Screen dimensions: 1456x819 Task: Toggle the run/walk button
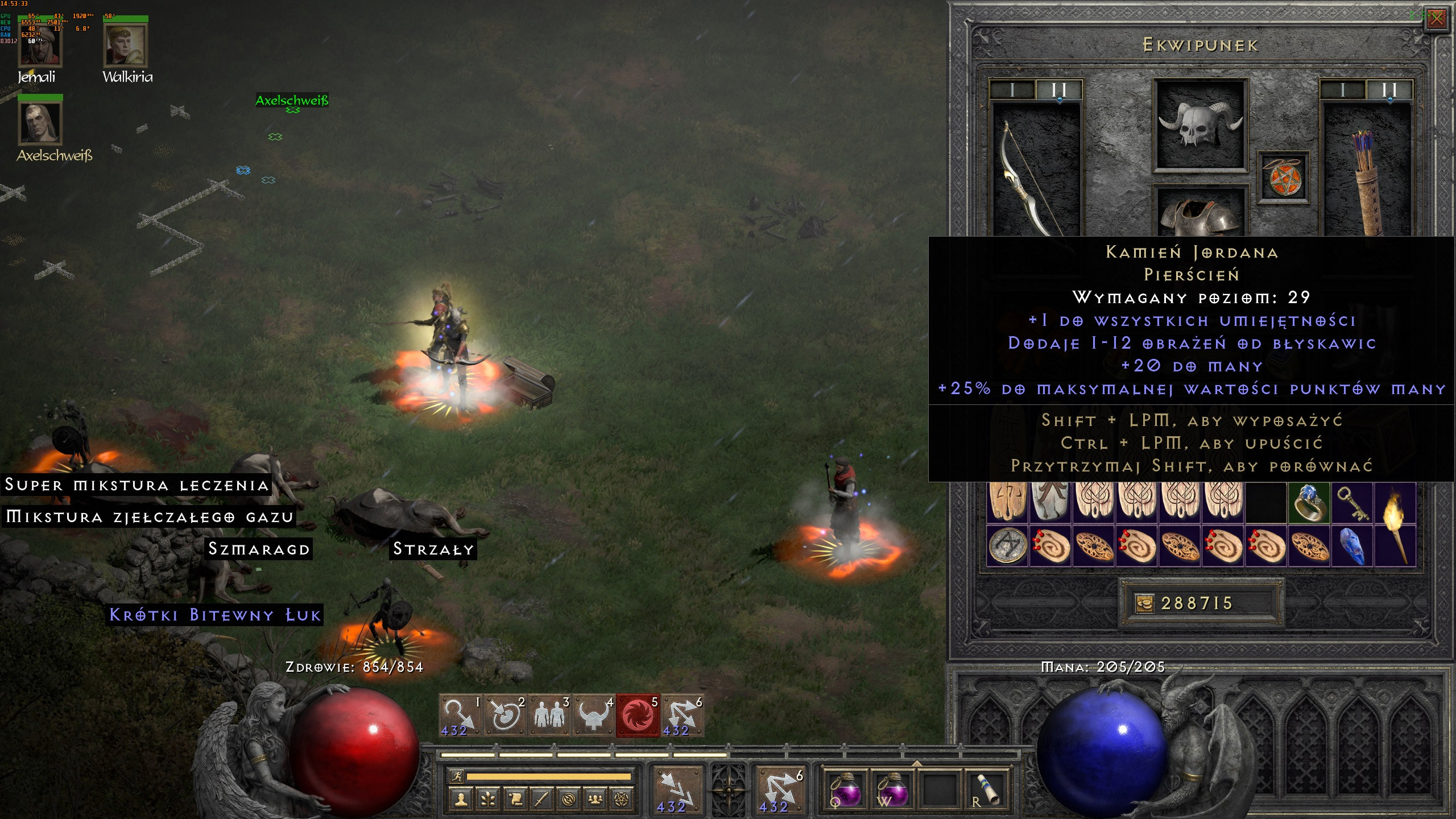point(456,776)
